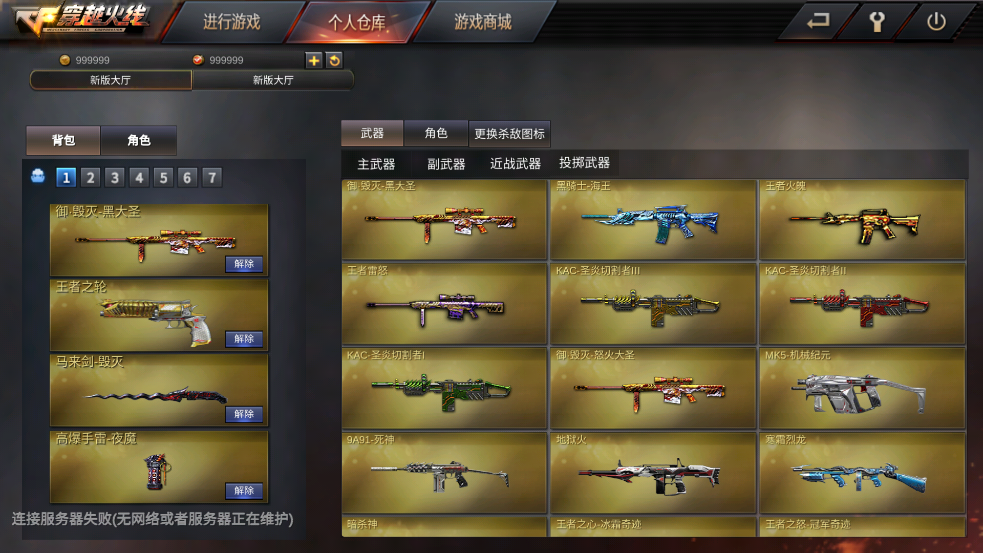This screenshot has width=983, height=553.
Task: Switch to the 角色 tab beside 背包
Action: point(139,141)
